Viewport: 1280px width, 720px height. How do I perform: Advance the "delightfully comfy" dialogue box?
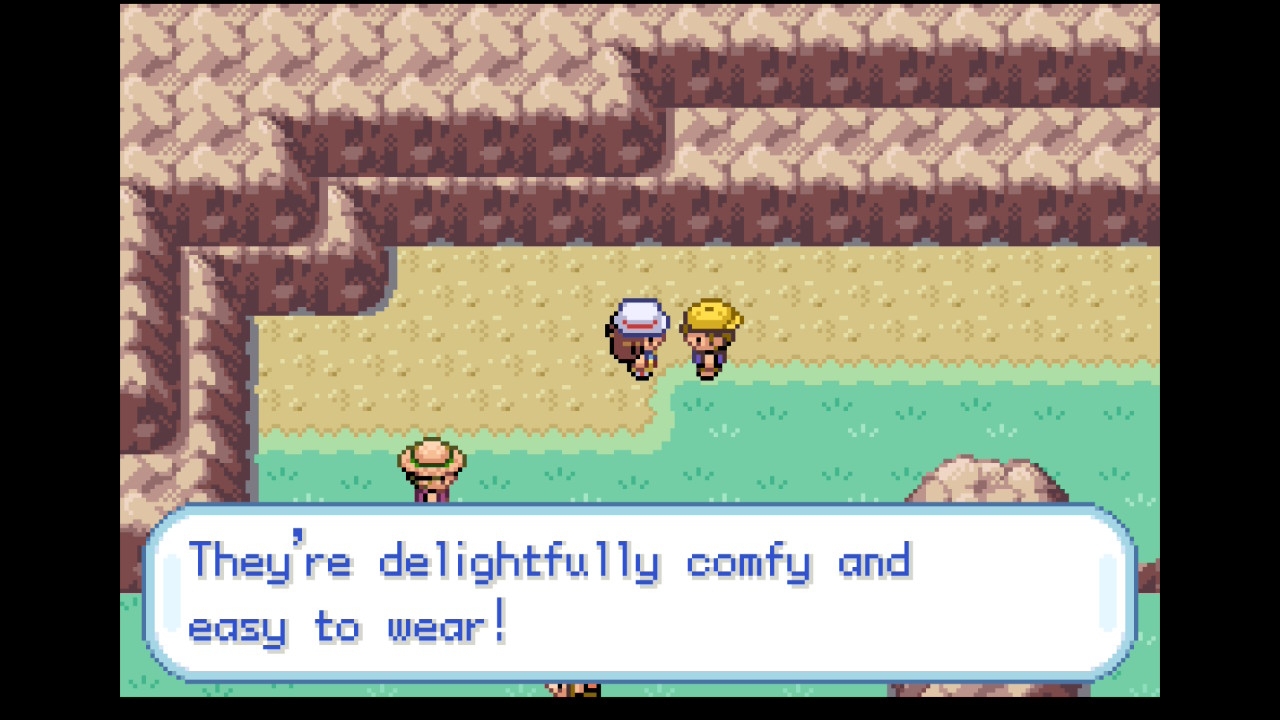click(640, 594)
